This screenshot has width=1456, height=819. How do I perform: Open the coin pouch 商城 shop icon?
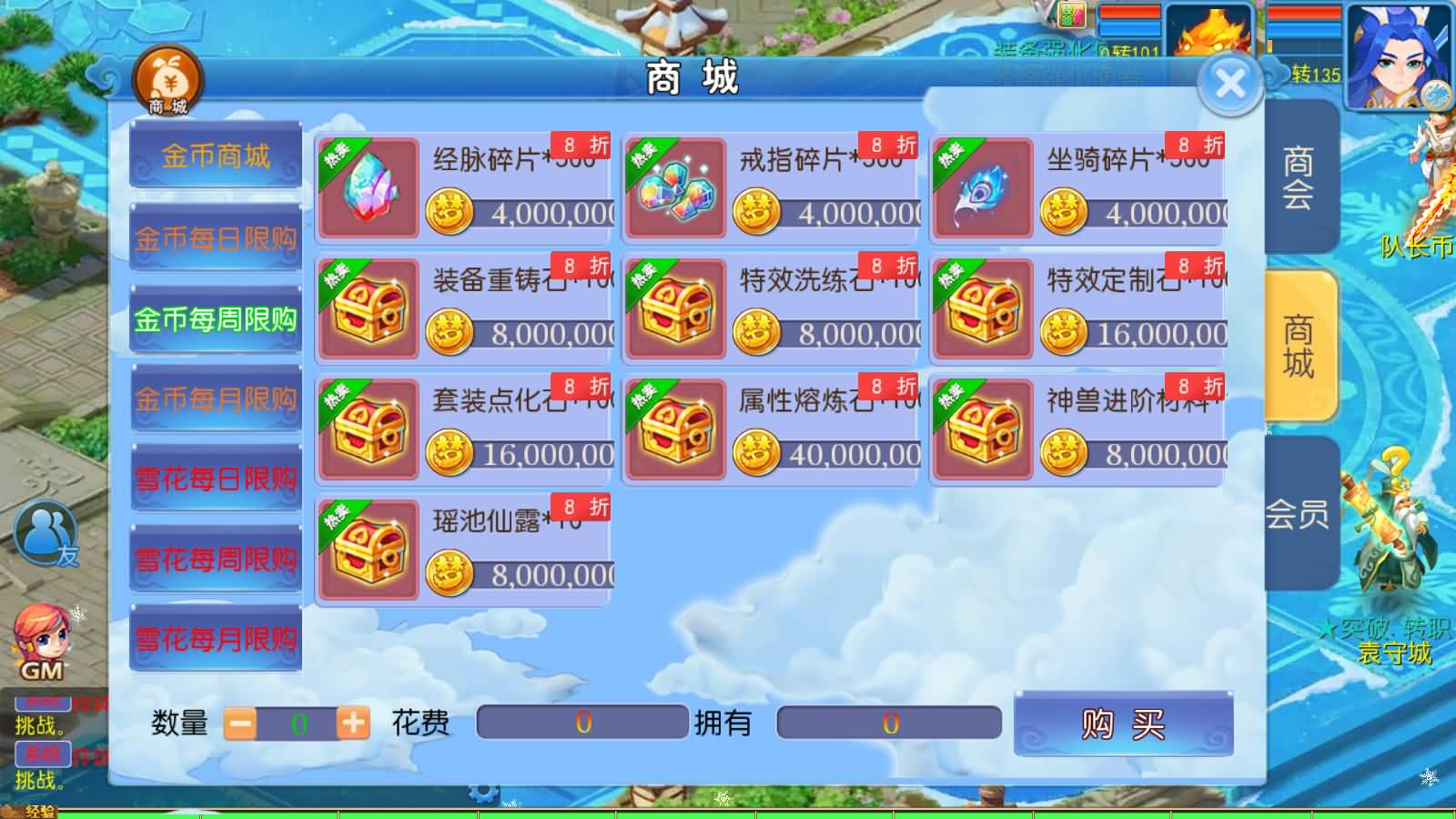point(168,80)
